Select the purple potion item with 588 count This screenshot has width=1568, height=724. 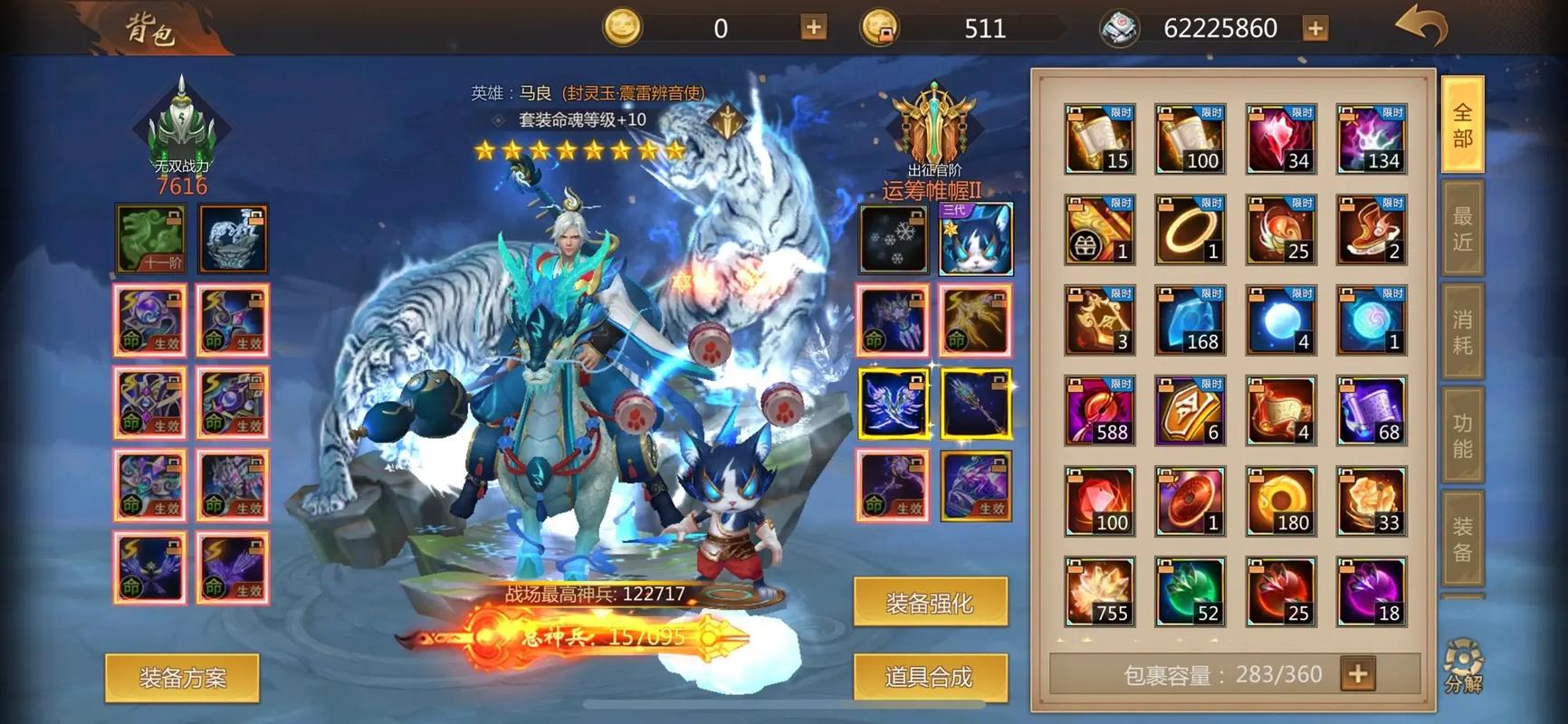(x=1098, y=409)
